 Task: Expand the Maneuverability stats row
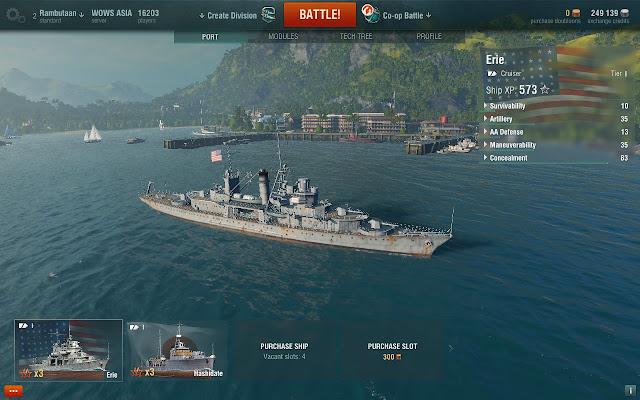(555, 144)
